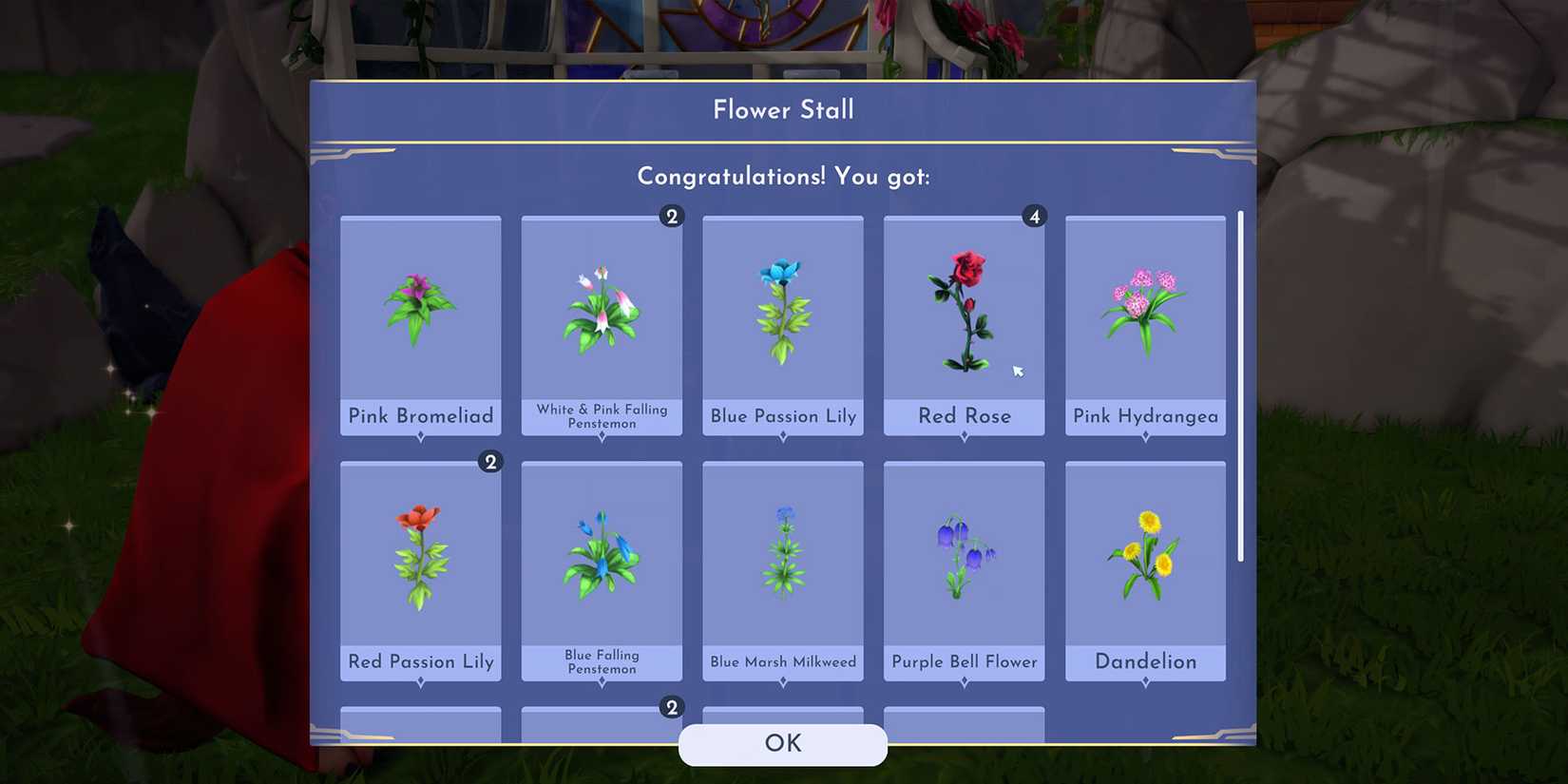Viewport: 1568px width, 784px height.
Task: Expand details under the Dandelion label
Action: 1144,680
